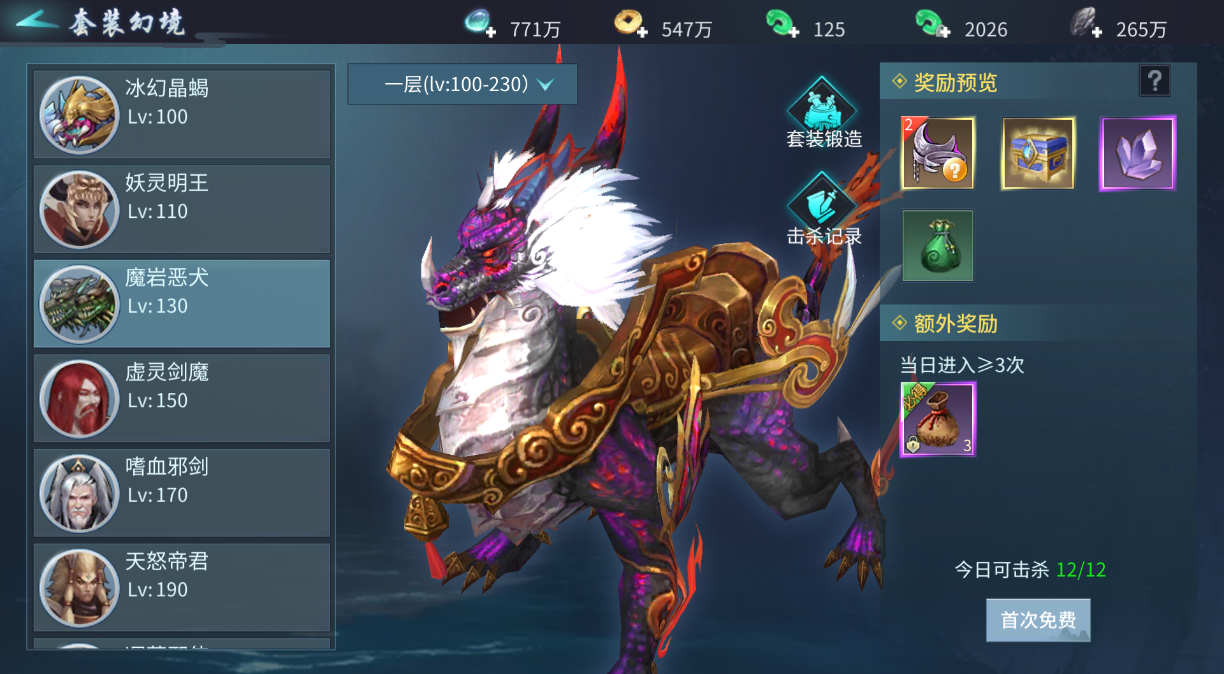The image size is (1224, 674).
Task: Add more of the 771万 currency
Action: 490,31
